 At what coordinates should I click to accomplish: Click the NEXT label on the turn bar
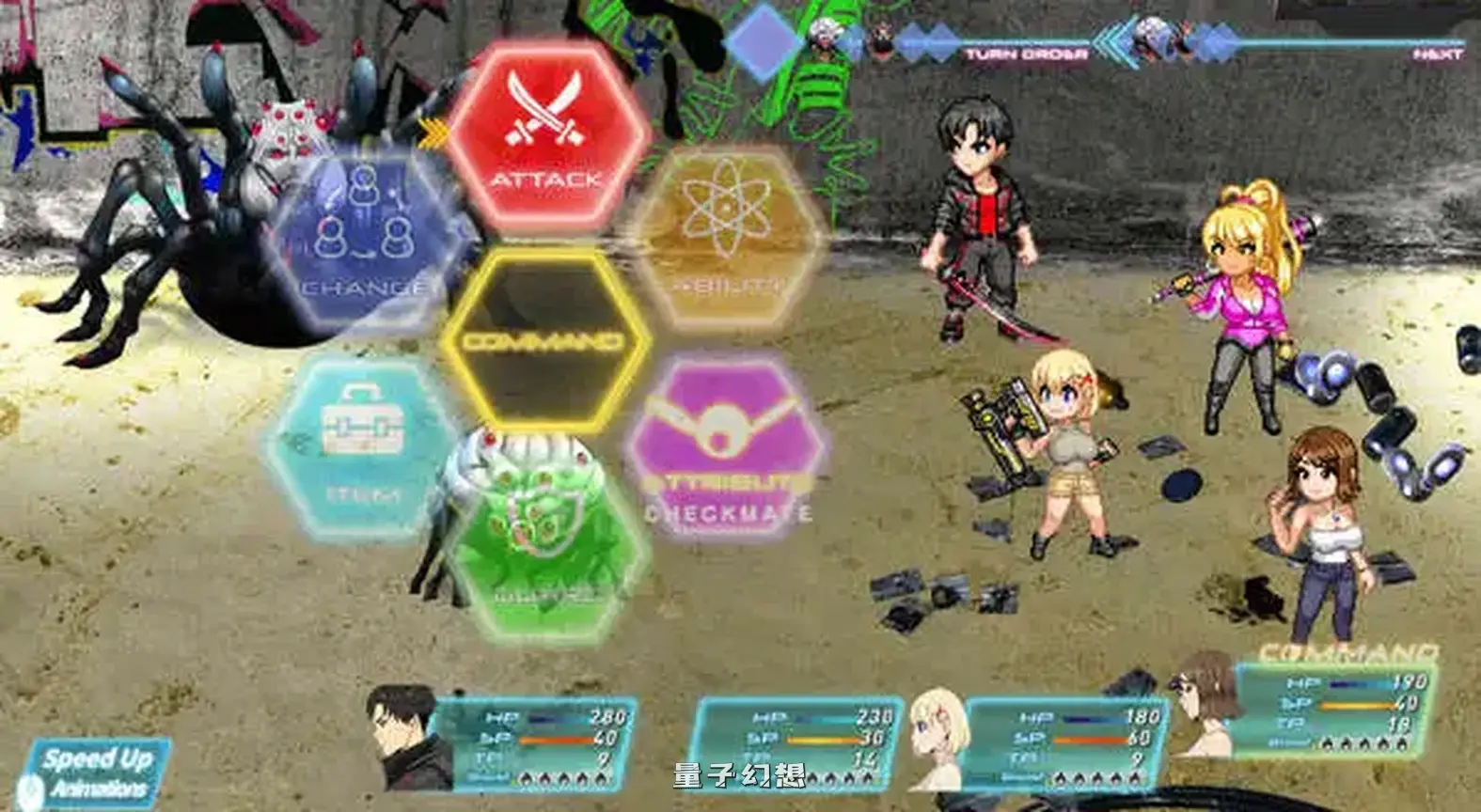[1423, 55]
